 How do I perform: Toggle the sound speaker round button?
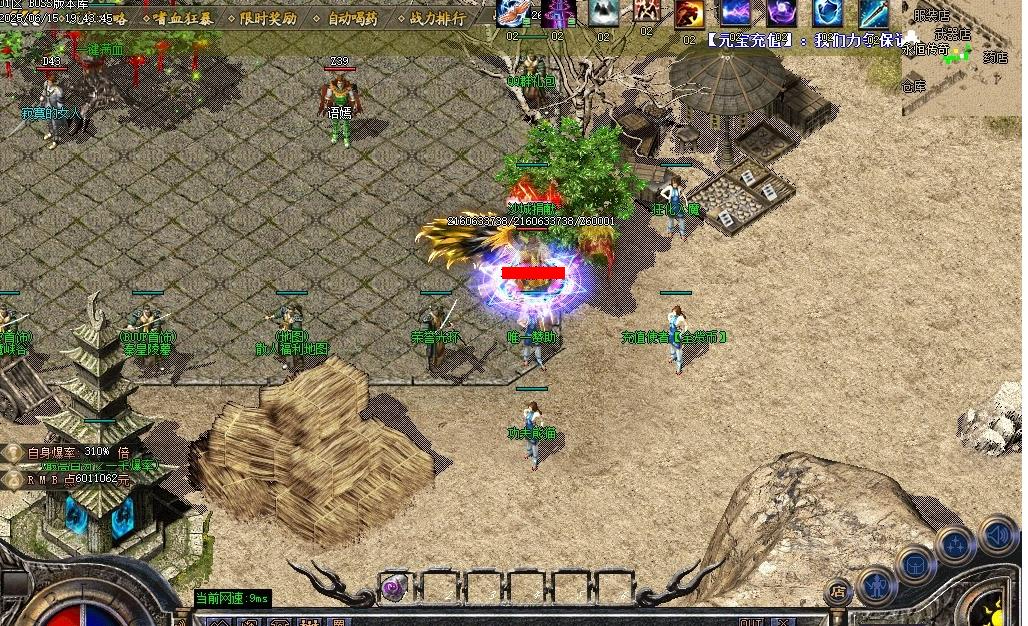coord(997,533)
